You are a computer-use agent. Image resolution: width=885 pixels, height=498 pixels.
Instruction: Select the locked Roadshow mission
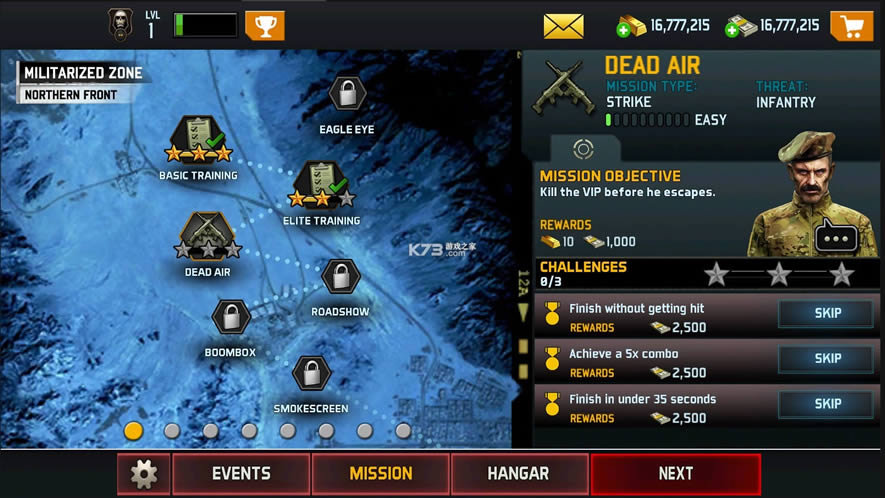pyautogui.click(x=340, y=278)
